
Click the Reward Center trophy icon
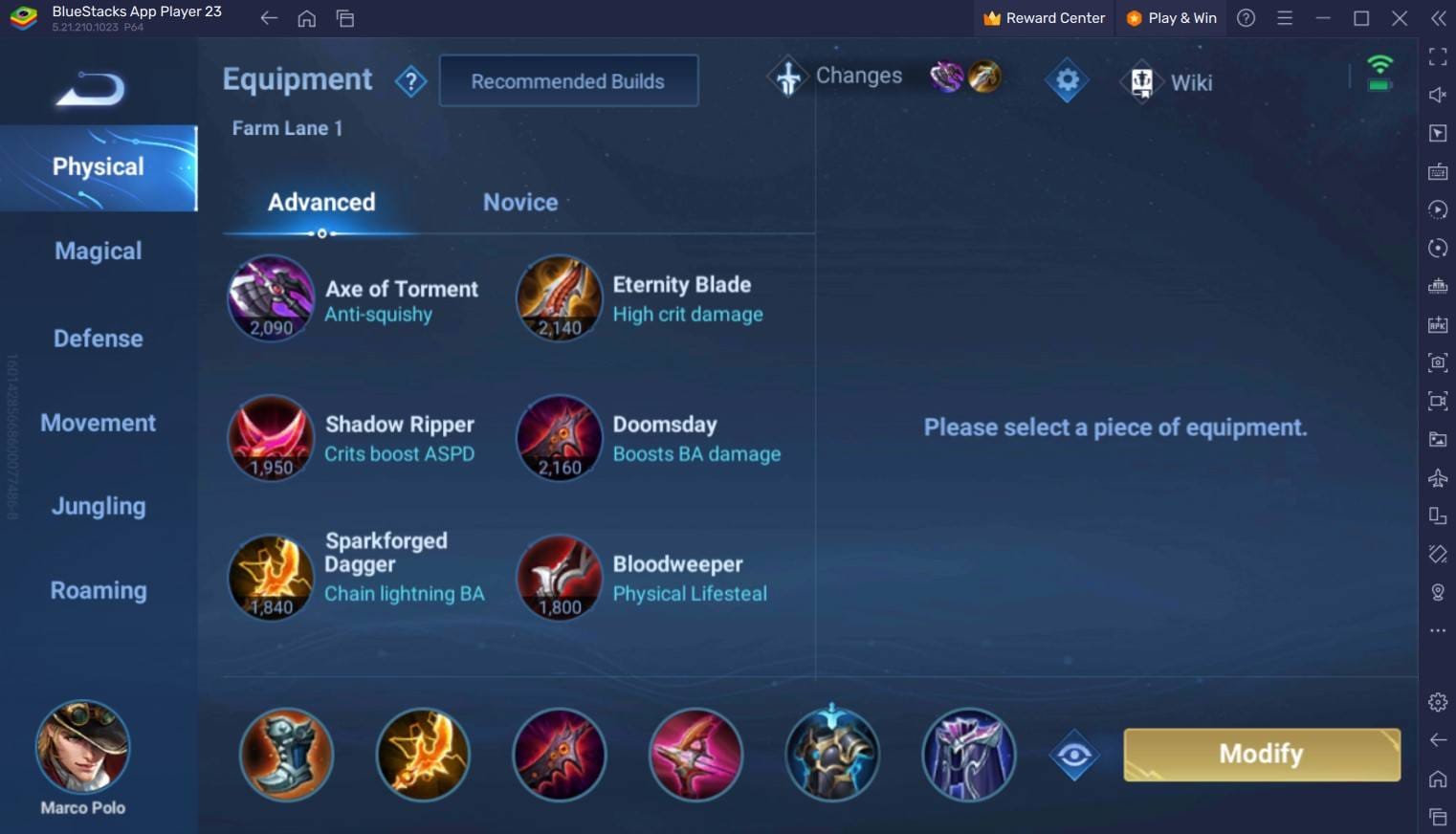pos(994,17)
